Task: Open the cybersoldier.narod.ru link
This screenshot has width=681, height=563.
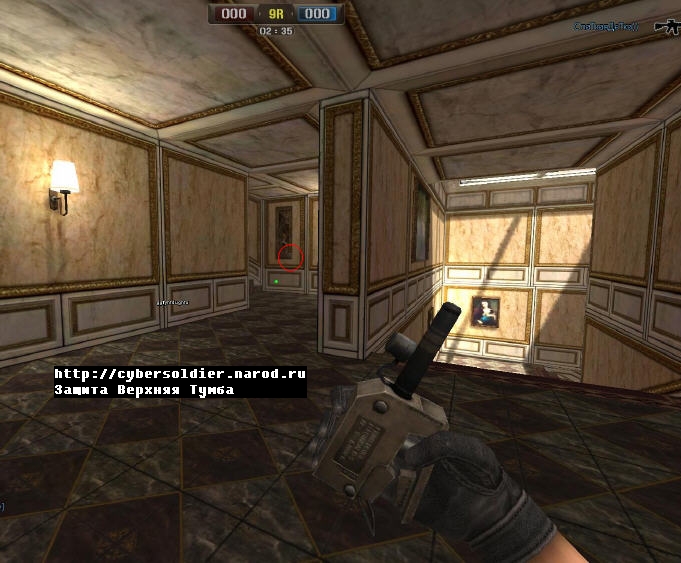Action: pos(180,373)
